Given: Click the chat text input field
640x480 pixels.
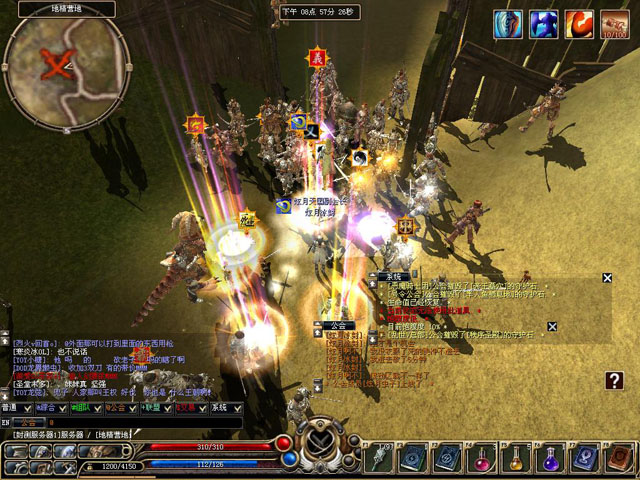Looking at the screenshot, I should click(120, 421).
